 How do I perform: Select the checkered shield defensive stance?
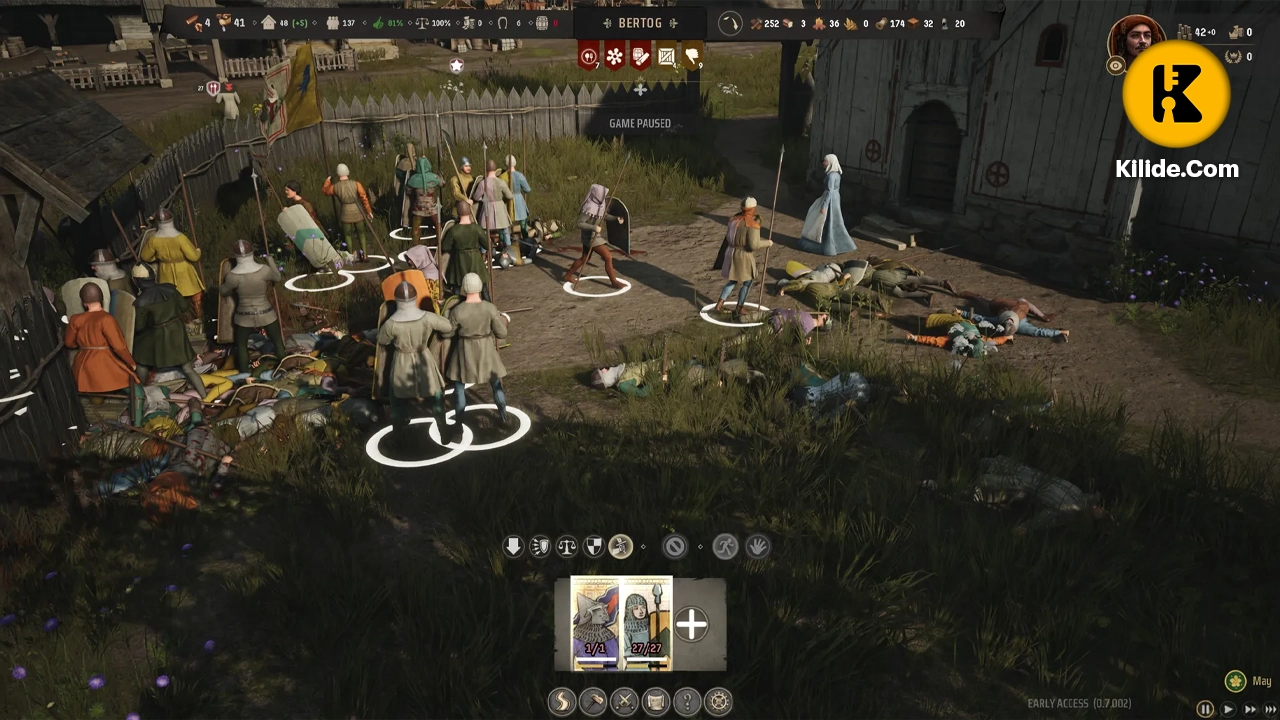[594, 547]
